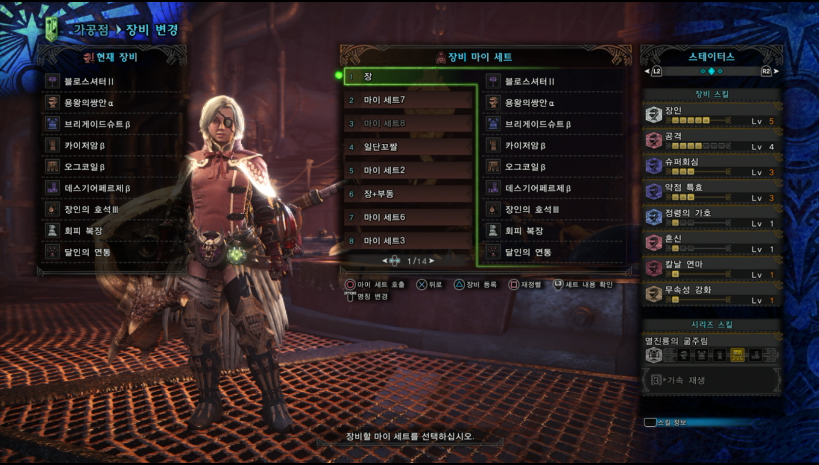The image size is (819, 465).
Task: Select the 슈퍼회심 skill row
Action: click(x=710, y=166)
